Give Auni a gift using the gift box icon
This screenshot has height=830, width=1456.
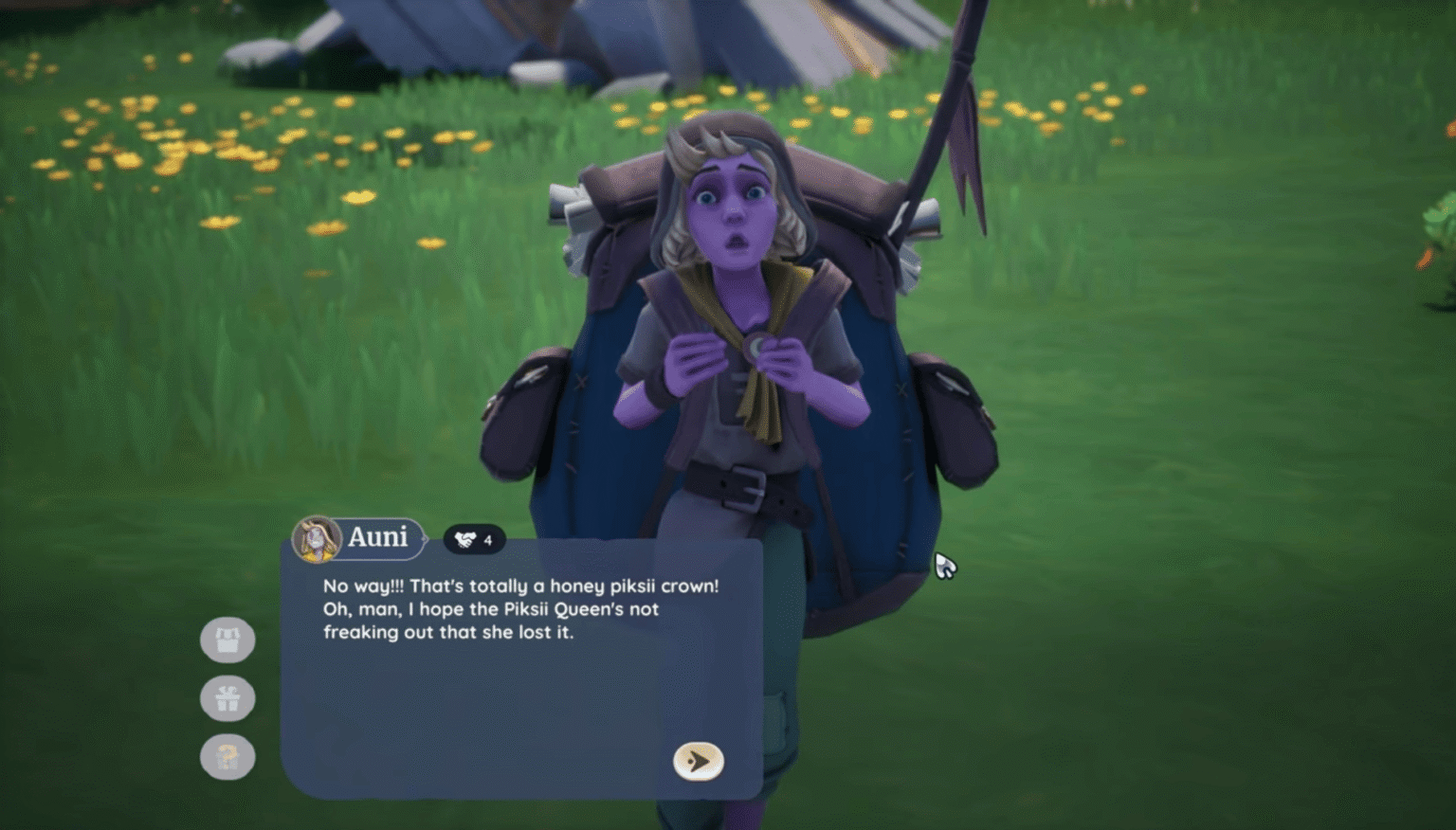227,699
